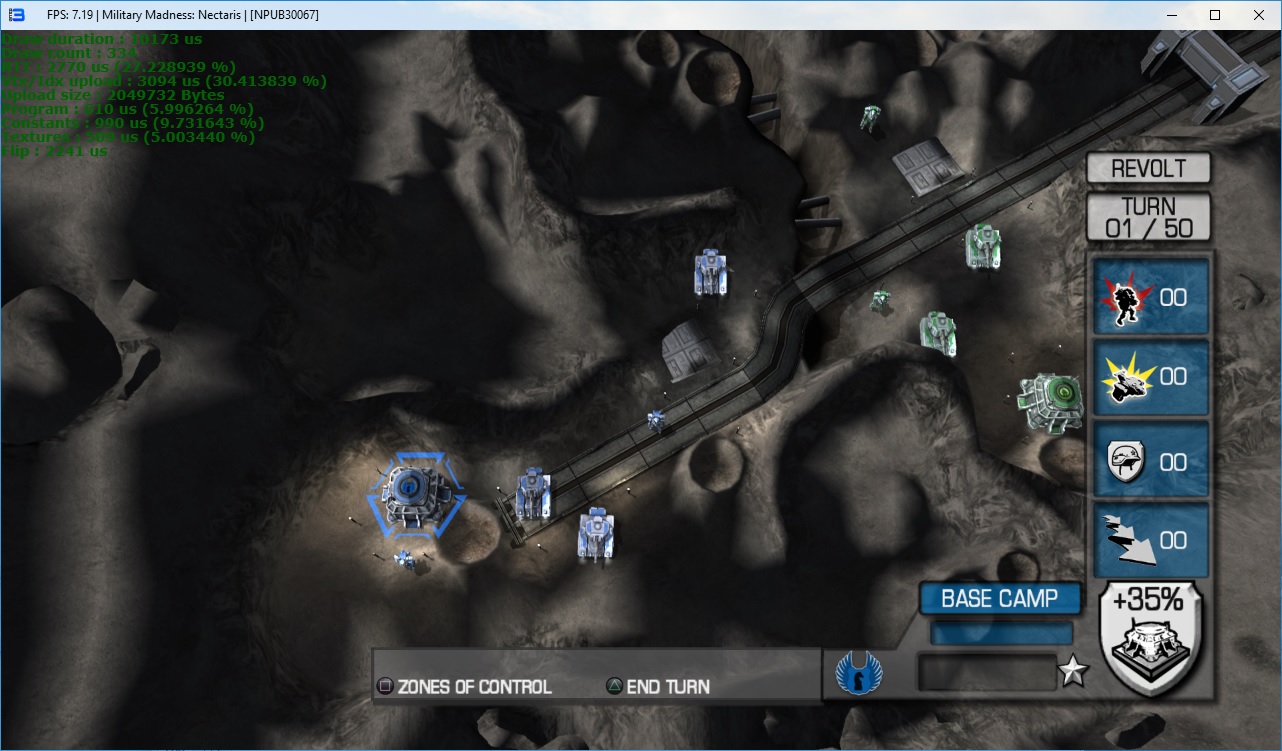Open the +35% terrain bonus badge
This screenshot has width=1282, height=751.
tap(1148, 638)
